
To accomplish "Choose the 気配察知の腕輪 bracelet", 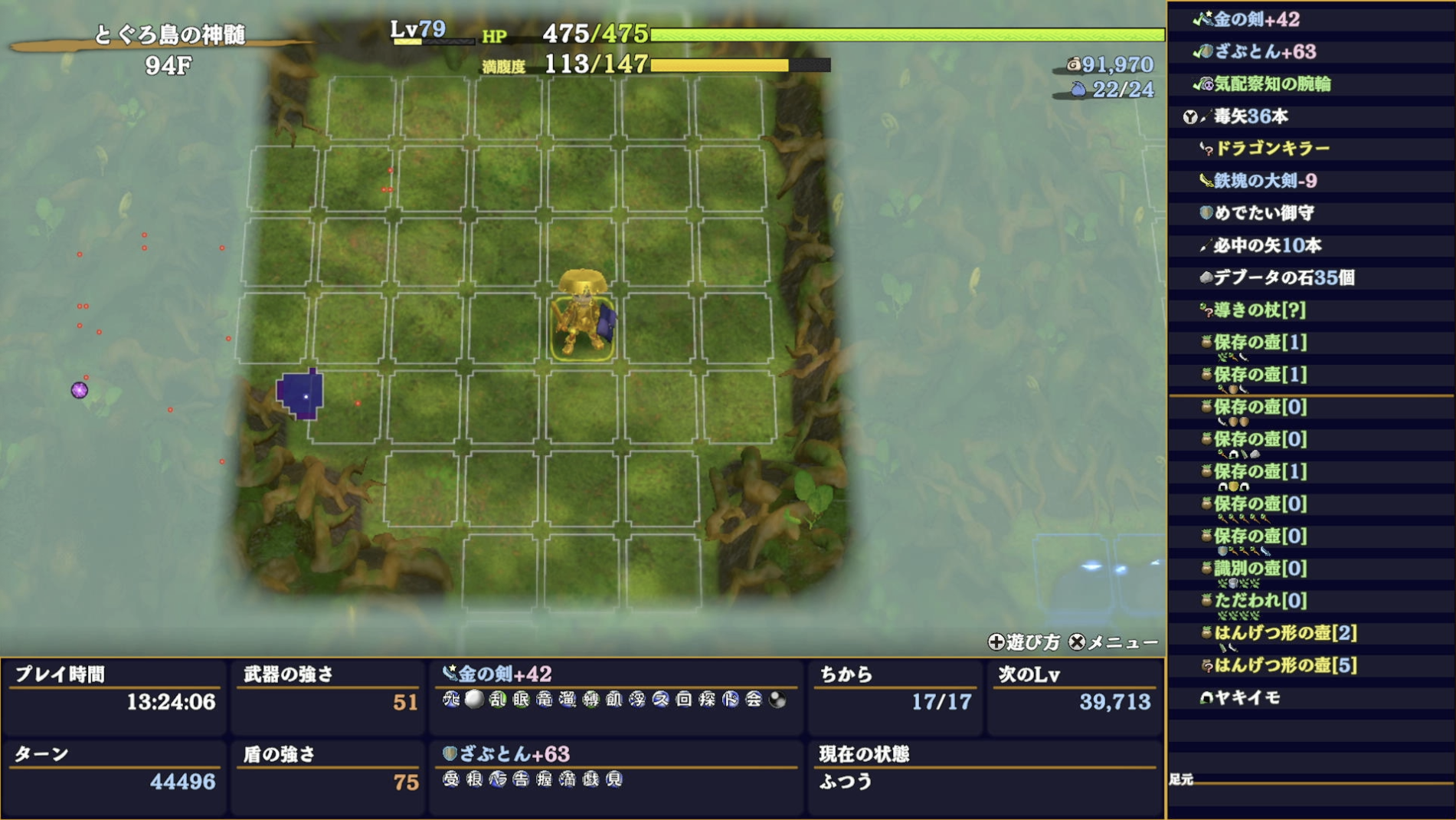I will point(1271,84).
